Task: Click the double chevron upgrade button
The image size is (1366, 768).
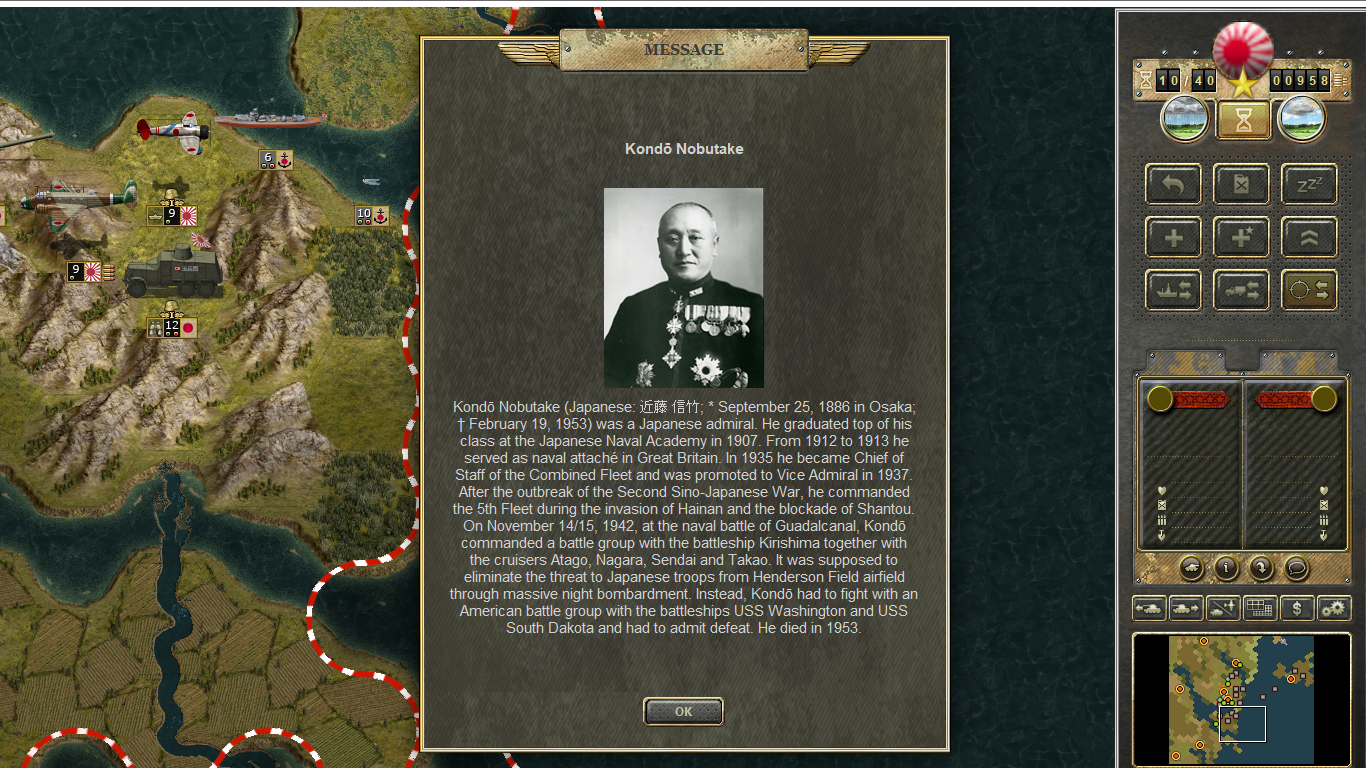Action: (1309, 238)
